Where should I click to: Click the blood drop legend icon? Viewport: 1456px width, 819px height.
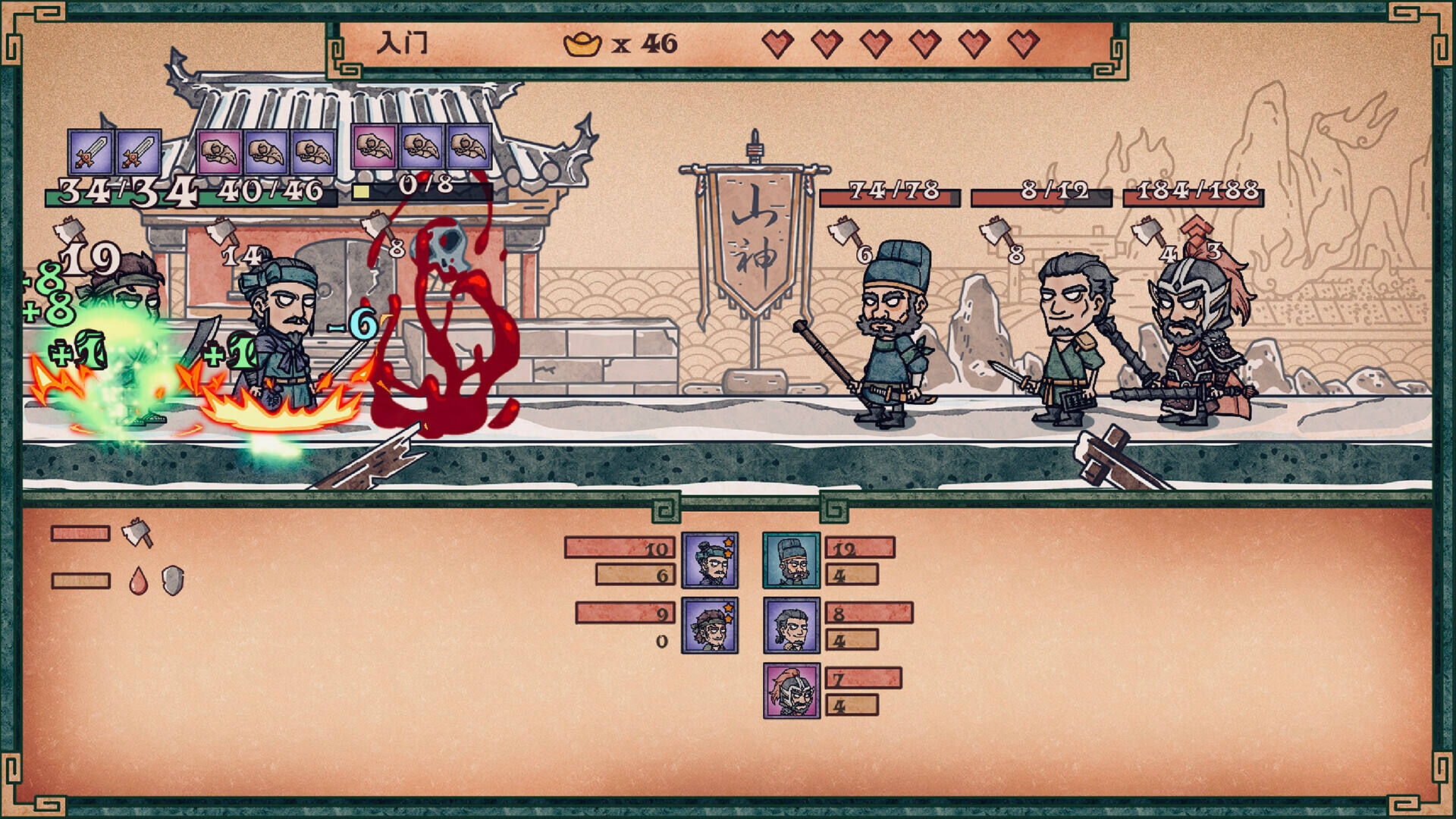138,581
